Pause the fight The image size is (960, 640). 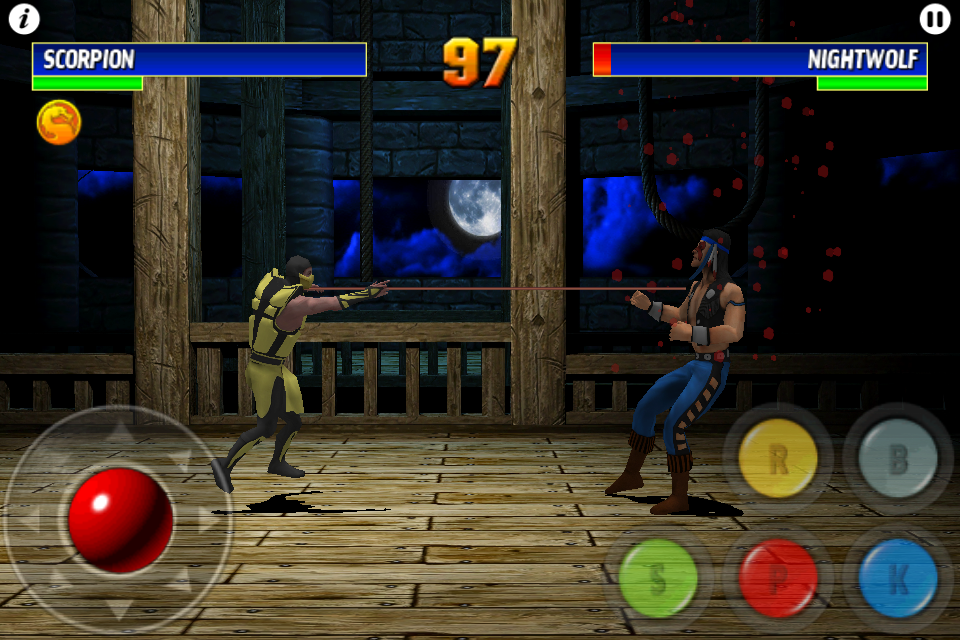[934, 18]
